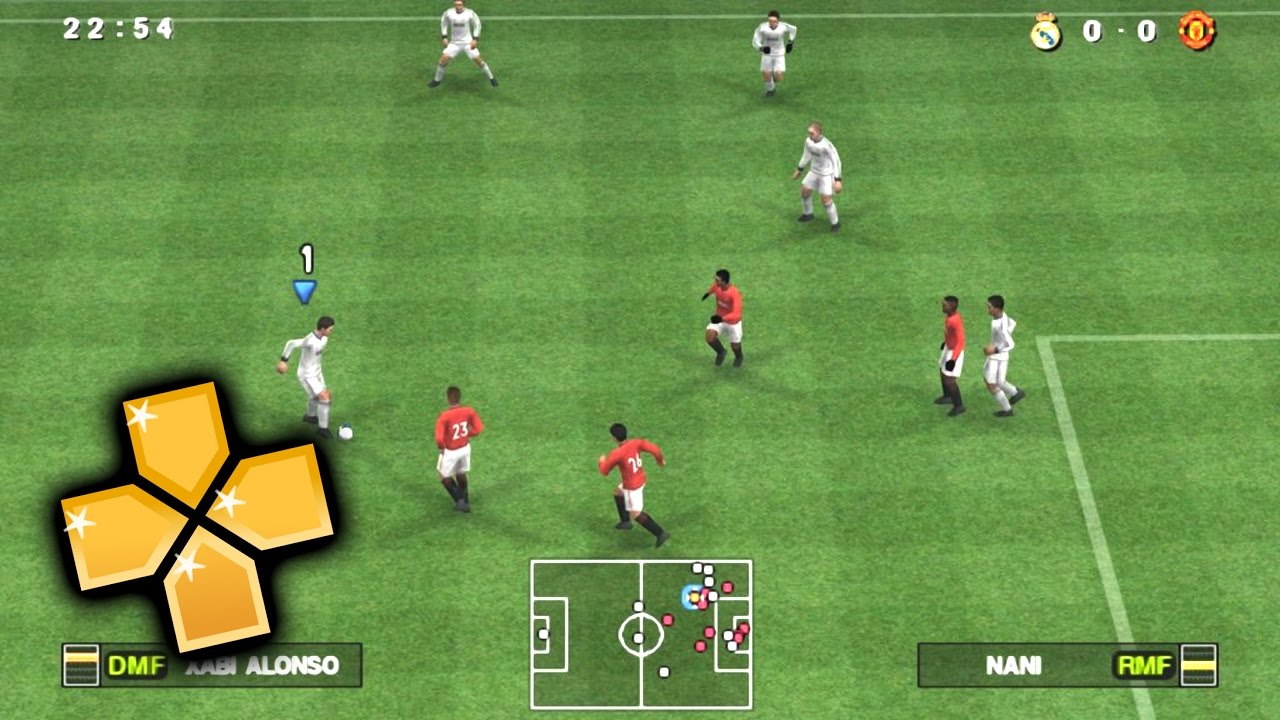Click Xabi Alonso's stamina gauge icon
Screen dimensions: 1280x720
coord(81,664)
